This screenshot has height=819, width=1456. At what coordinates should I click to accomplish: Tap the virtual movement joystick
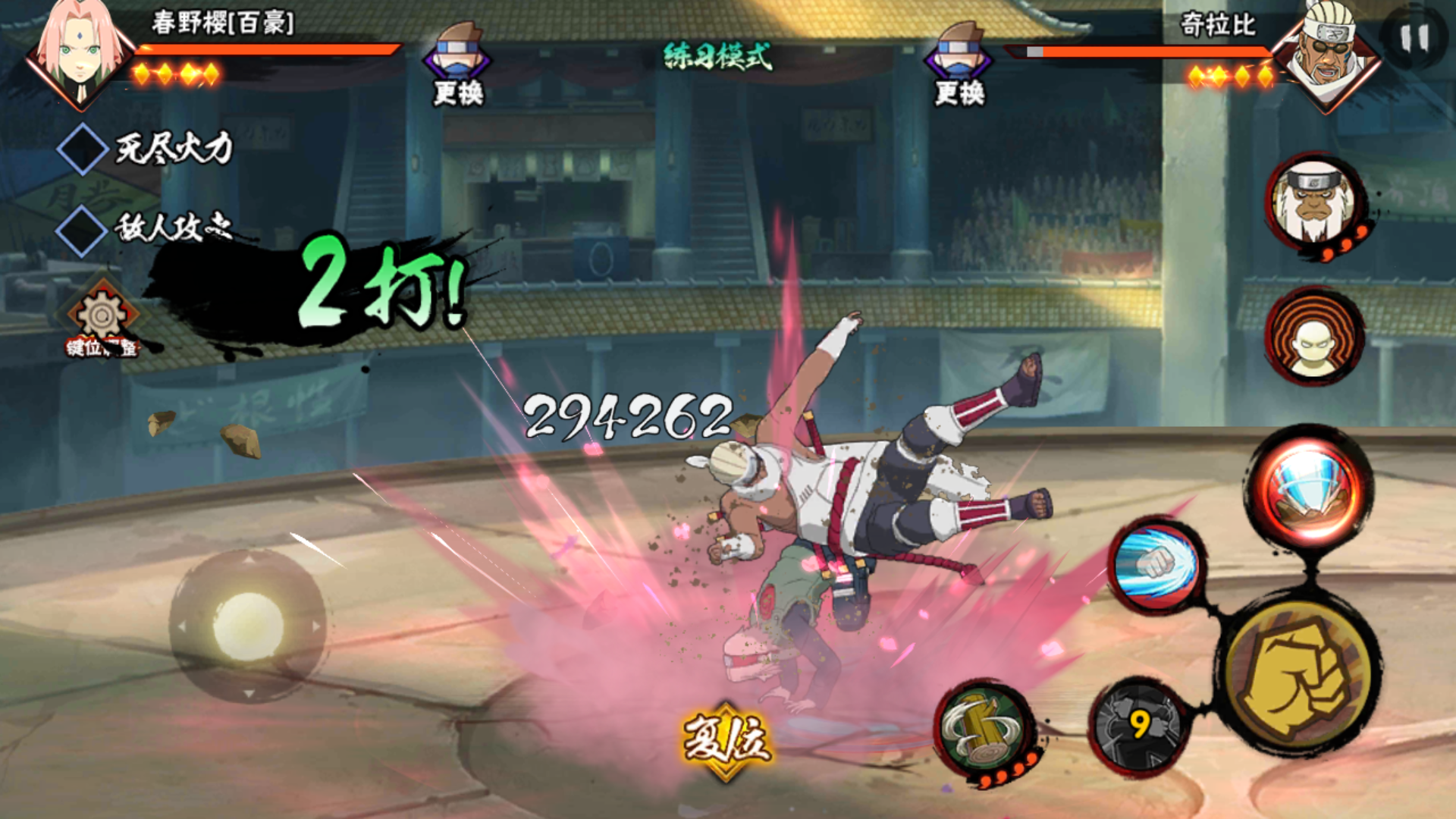point(248,626)
